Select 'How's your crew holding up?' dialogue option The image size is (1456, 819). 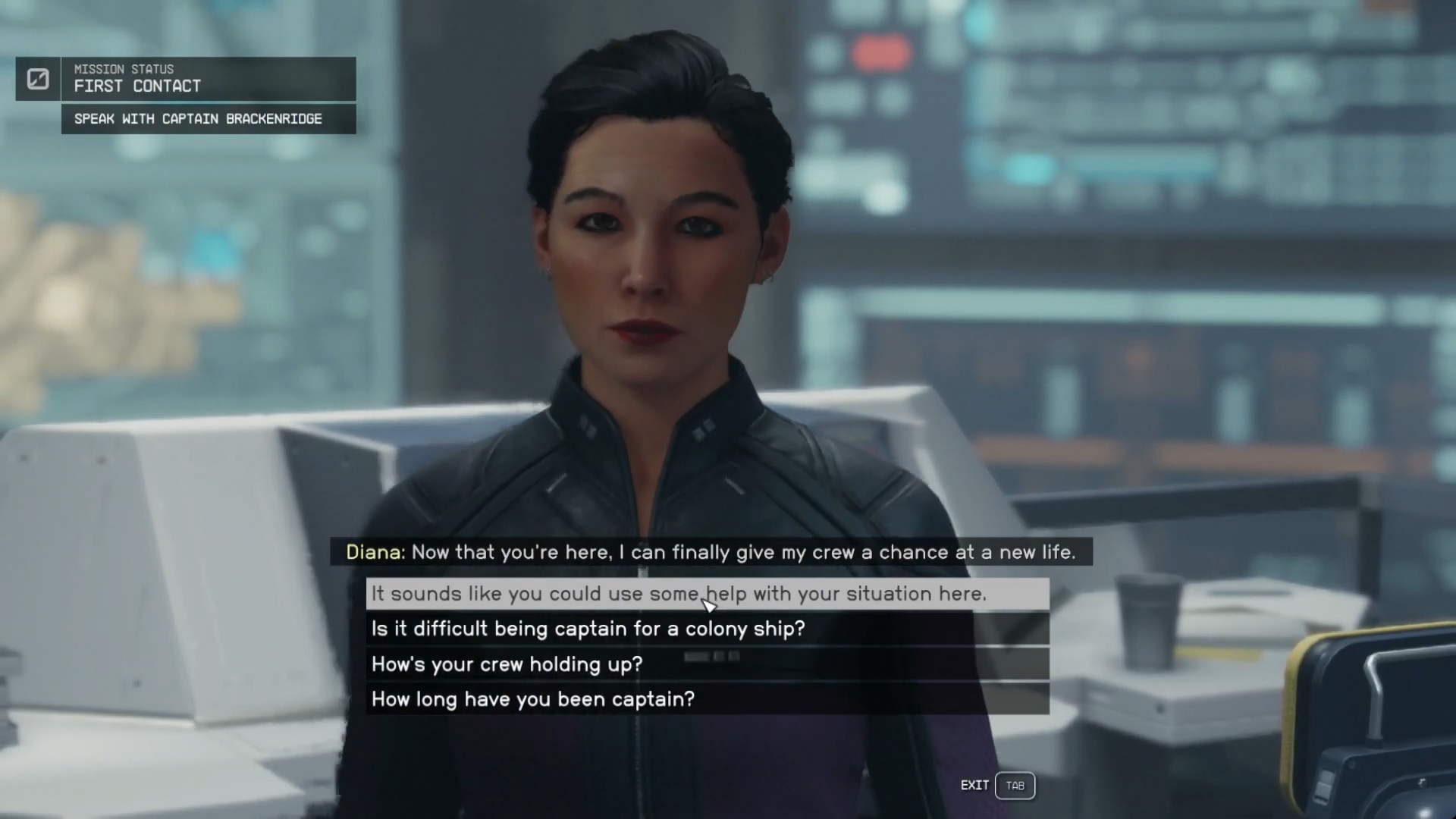pyautogui.click(x=506, y=664)
